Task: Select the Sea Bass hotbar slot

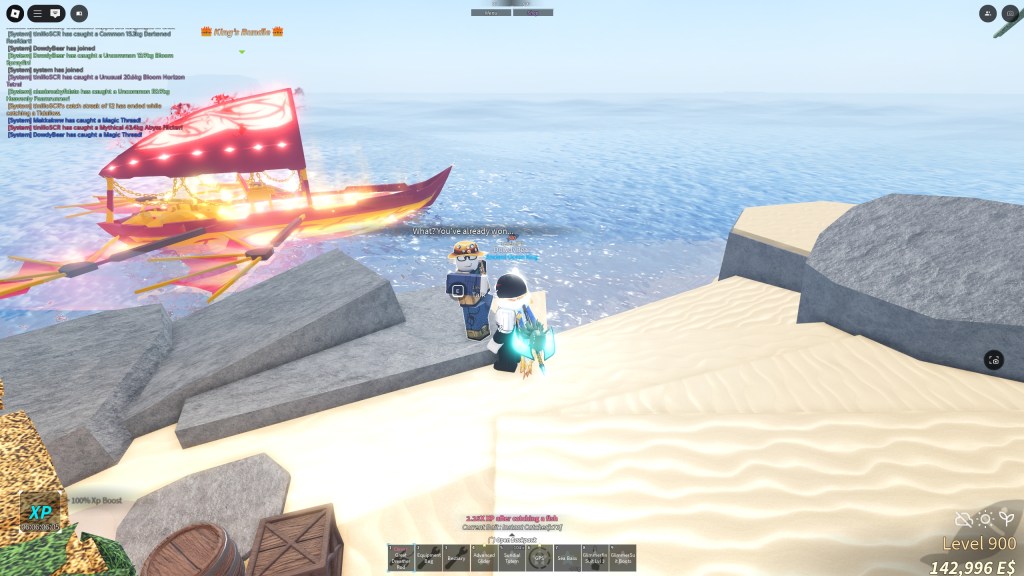Action: 567,557
